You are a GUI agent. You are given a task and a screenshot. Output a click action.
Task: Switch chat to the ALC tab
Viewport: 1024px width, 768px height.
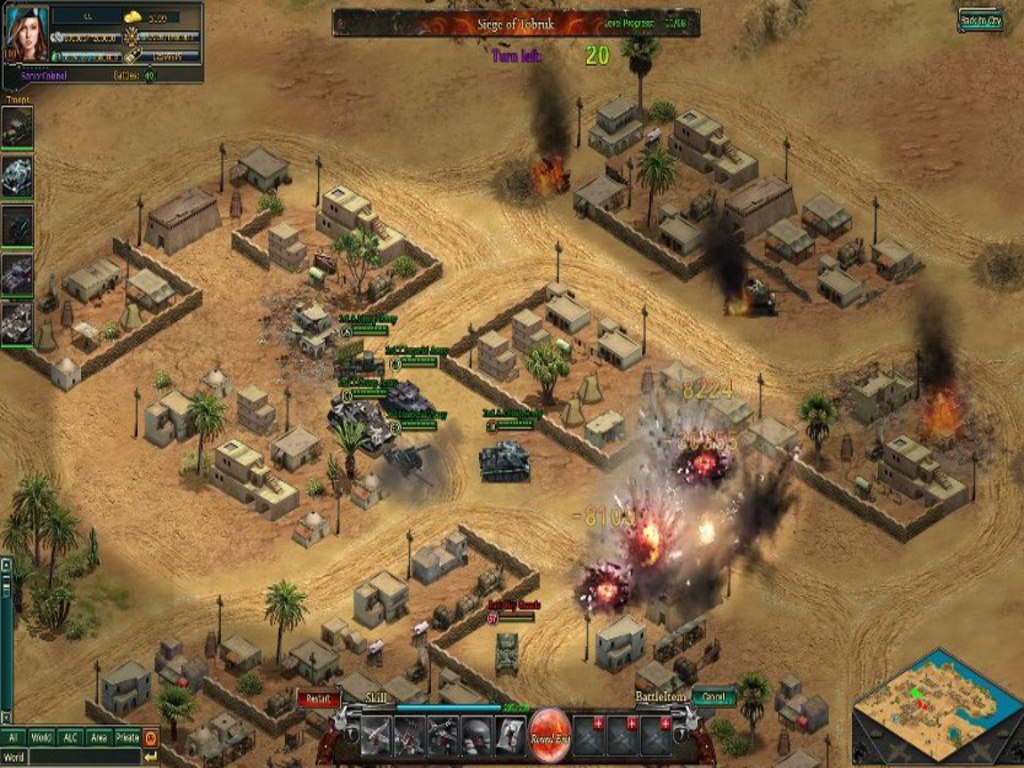click(70, 738)
